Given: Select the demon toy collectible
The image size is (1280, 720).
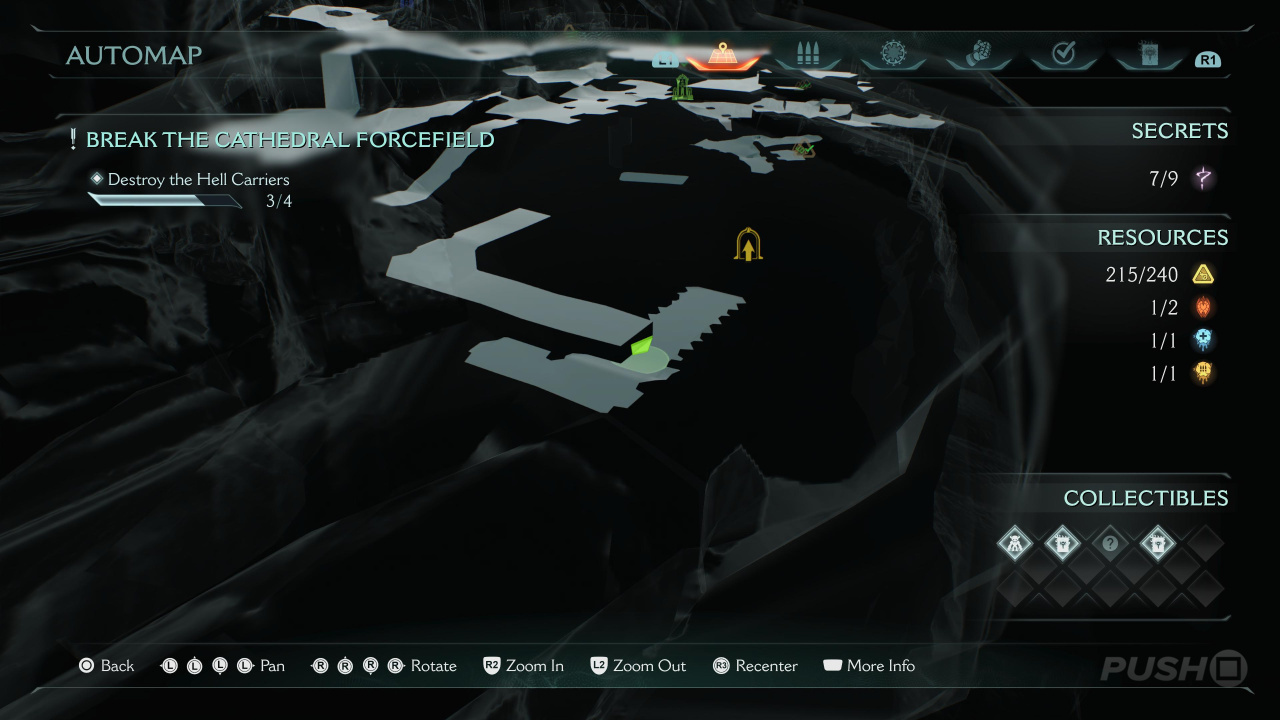Looking at the screenshot, I should pos(1014,544).
